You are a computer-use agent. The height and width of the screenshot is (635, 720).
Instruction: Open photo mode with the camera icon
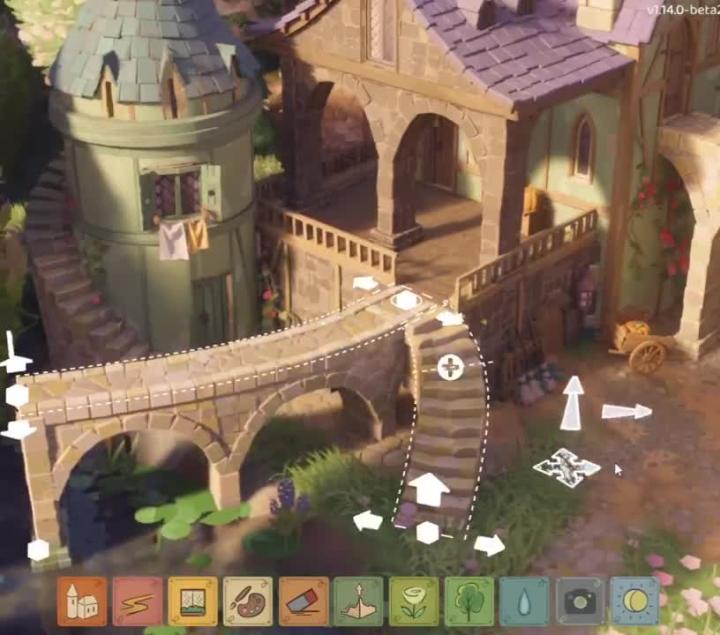[x=581, y=601]
